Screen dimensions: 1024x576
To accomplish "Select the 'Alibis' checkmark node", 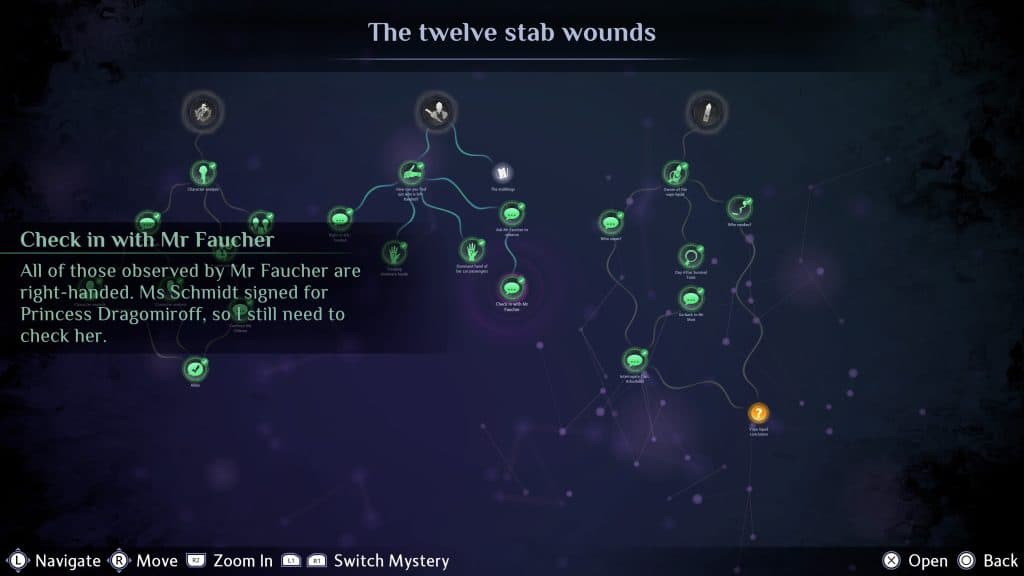I will point(195,369).
